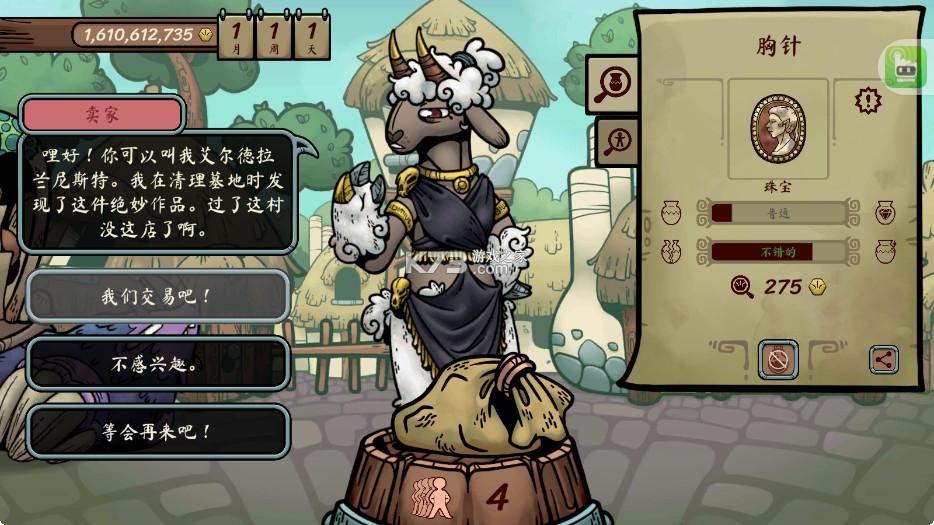Pick the "等会再来吧！" response
This screenshot has height=525, width=934.
click(157, 432)
